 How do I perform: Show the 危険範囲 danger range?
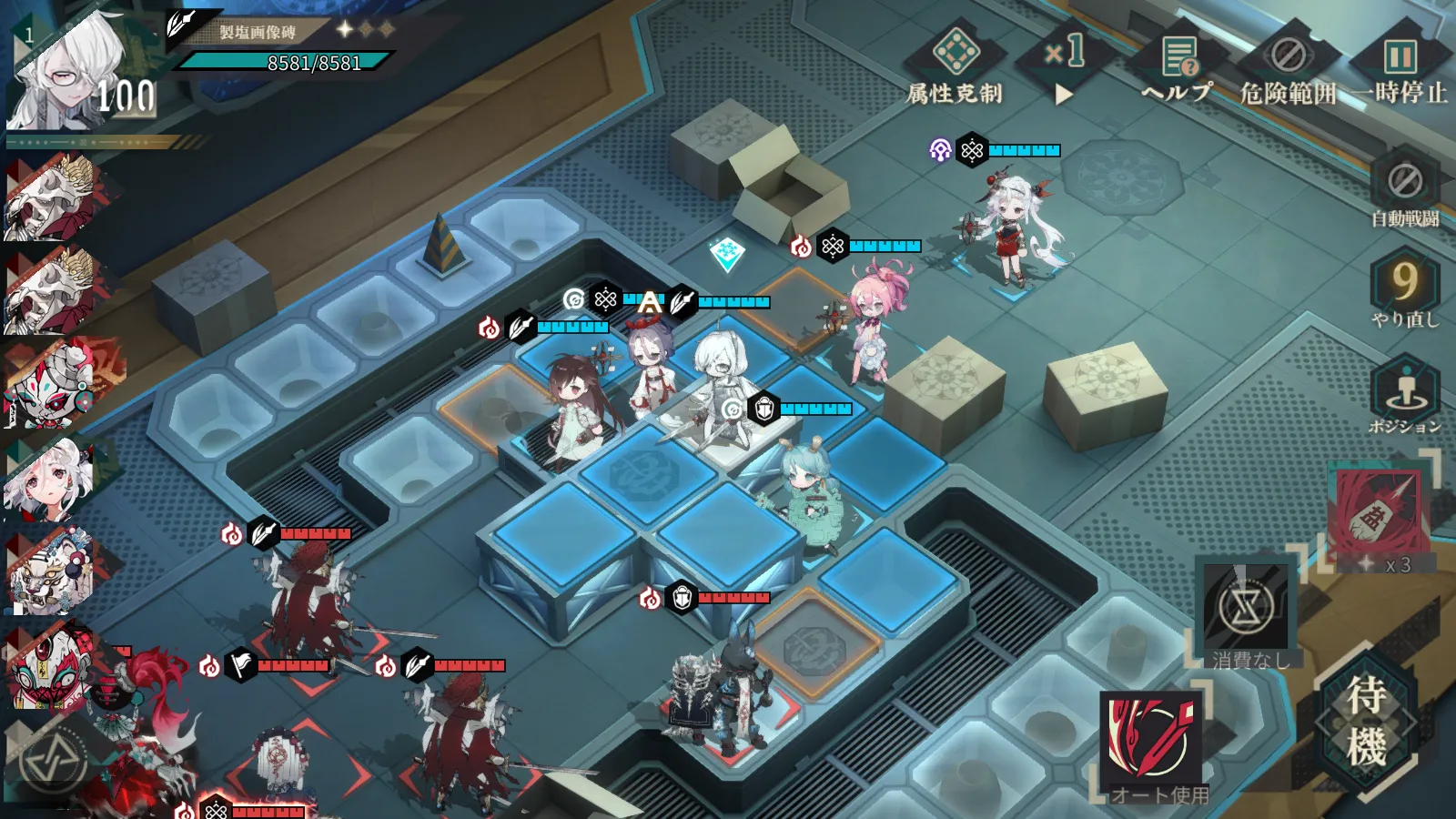click(1288, 64)
